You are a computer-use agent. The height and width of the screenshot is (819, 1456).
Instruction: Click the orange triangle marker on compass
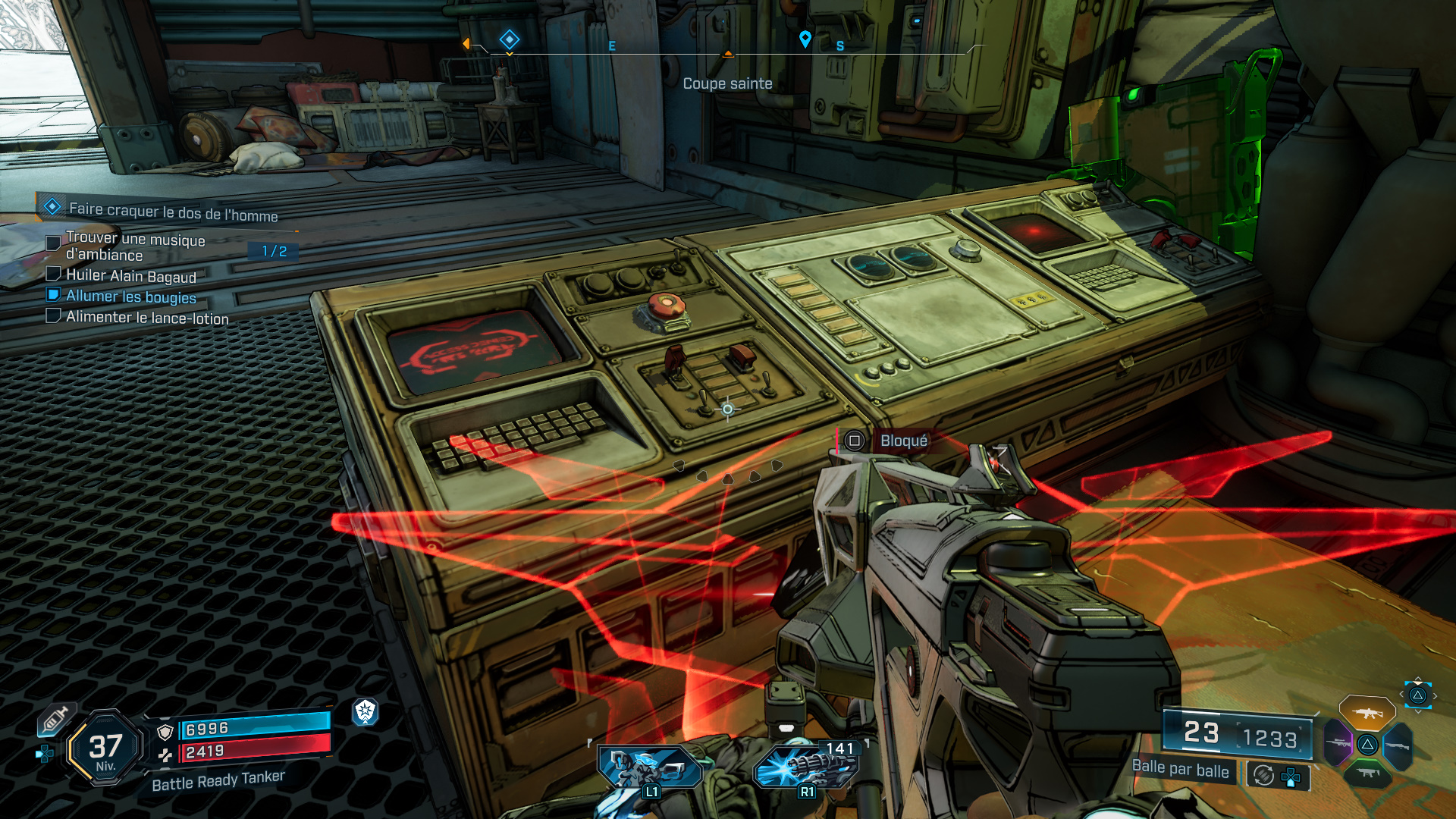point(728,53)
